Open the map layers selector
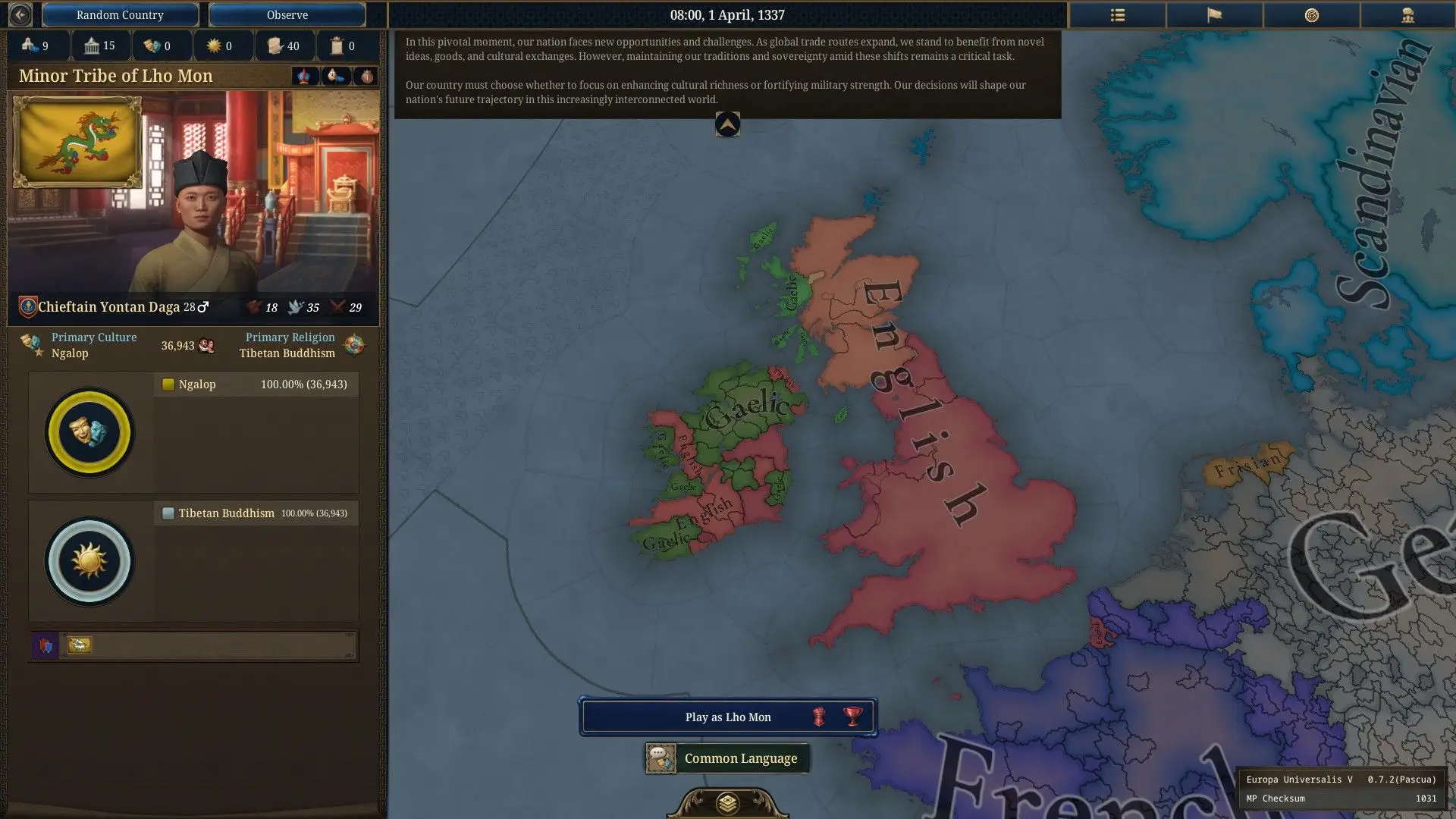This screenshot has width=1456, height=819. [x=727, y=802]
